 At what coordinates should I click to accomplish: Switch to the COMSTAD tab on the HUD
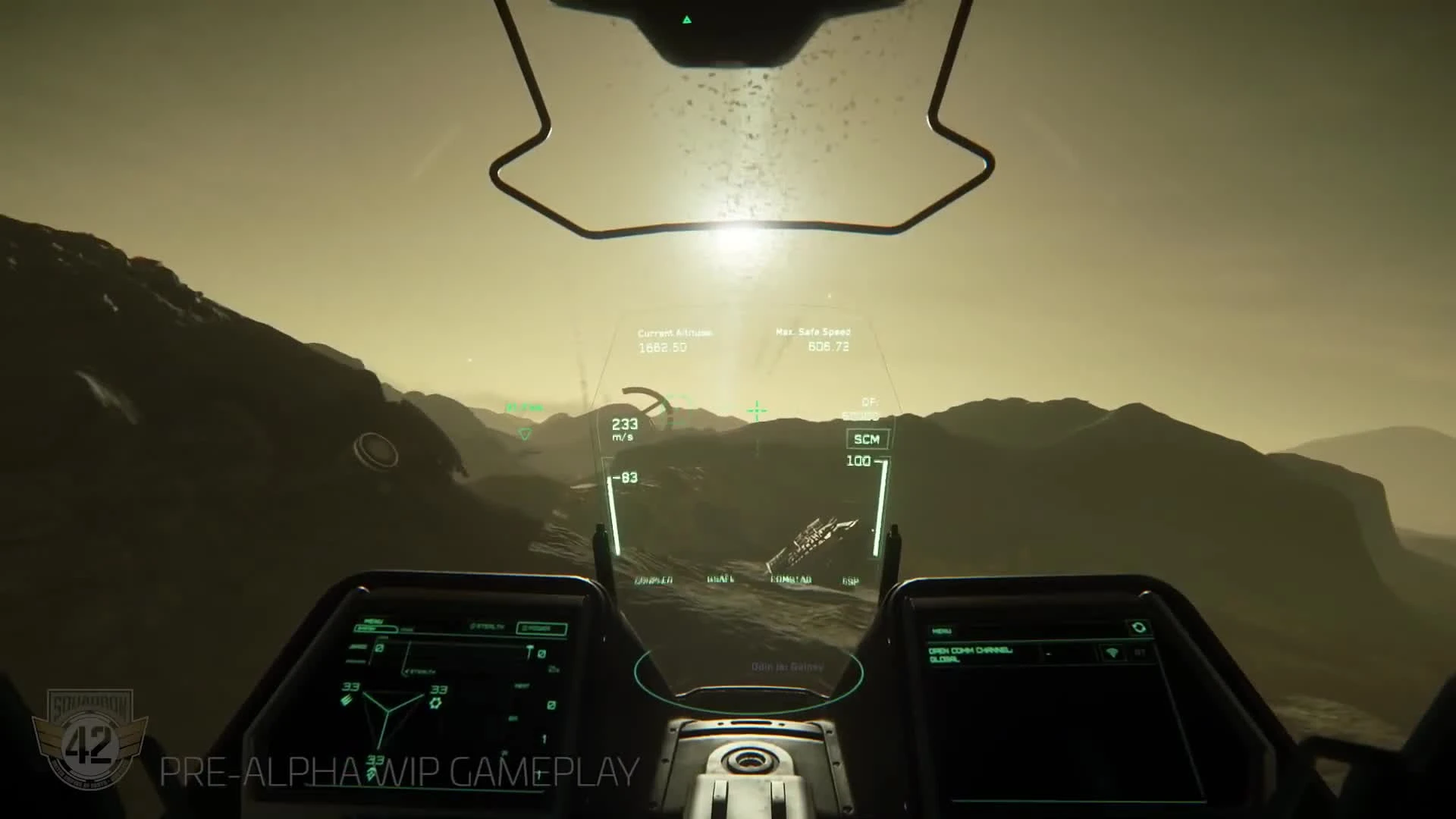[792, 579]
